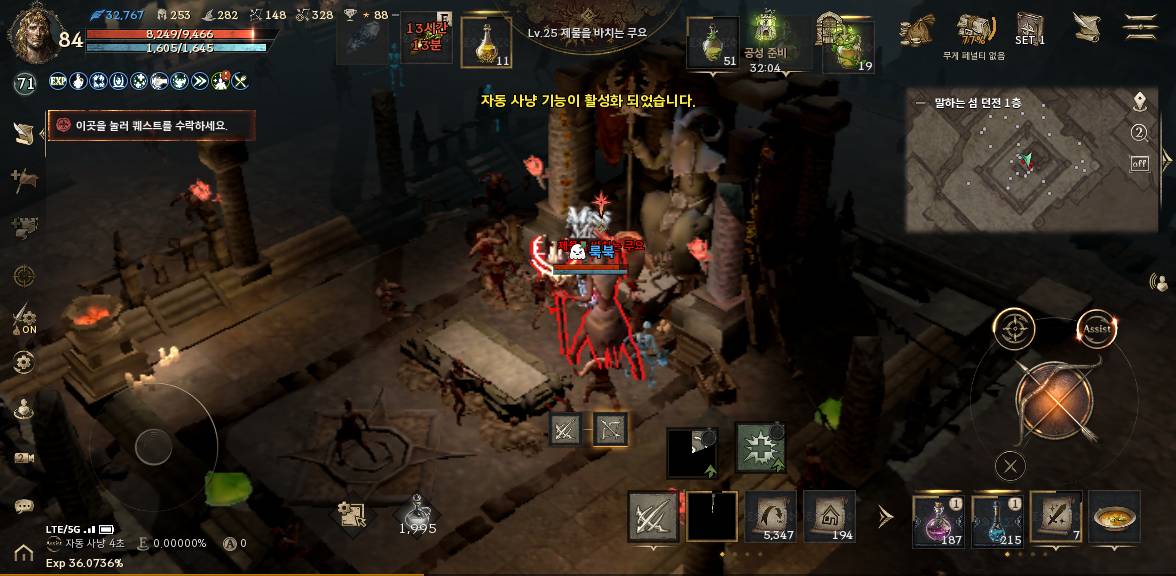Screen dimensions: 1176x576
Task: Open the gold coin sack shop
Action: point(916,30)
